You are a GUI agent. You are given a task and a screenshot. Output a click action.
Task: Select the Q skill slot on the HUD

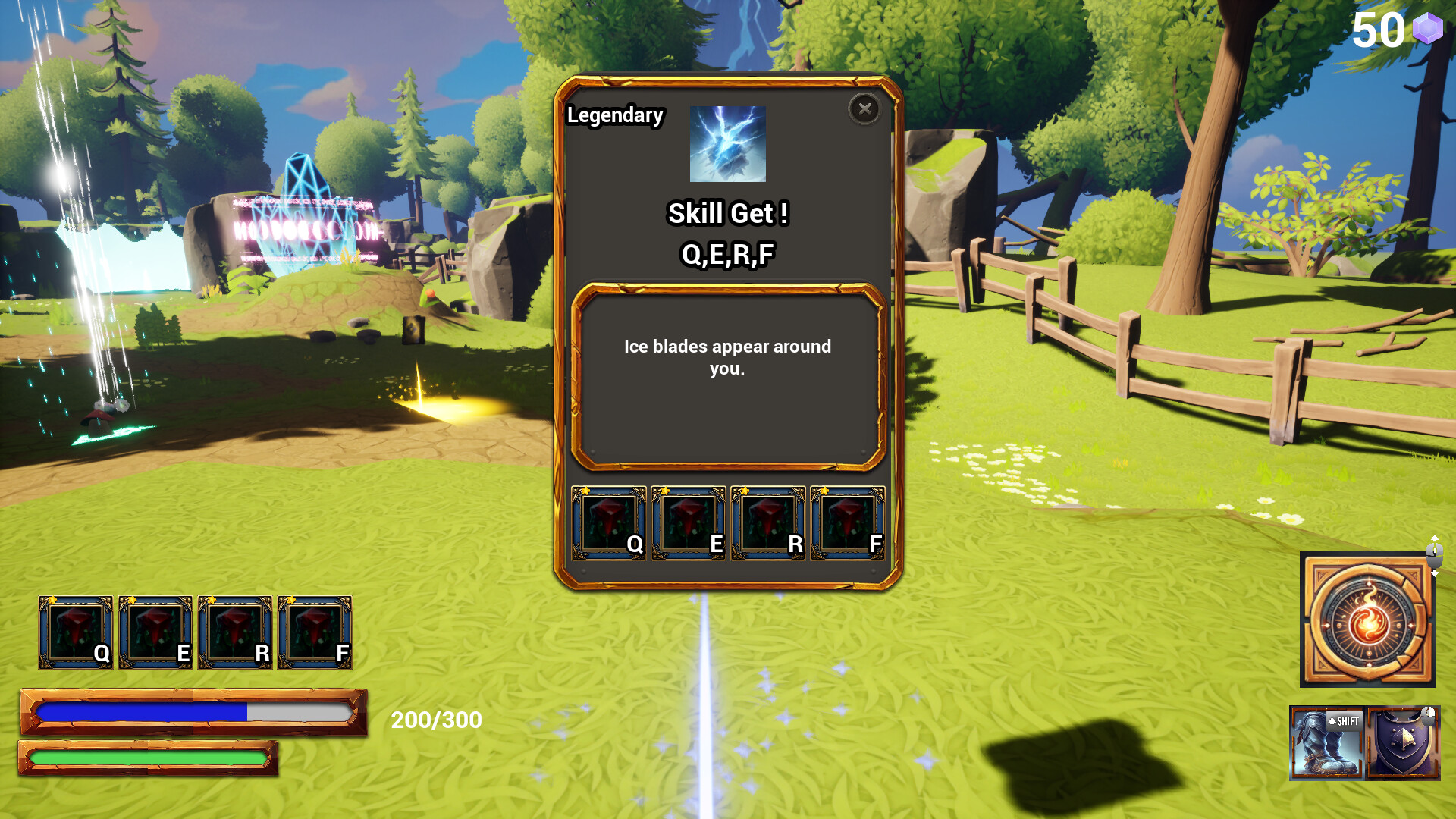point(76,632)
